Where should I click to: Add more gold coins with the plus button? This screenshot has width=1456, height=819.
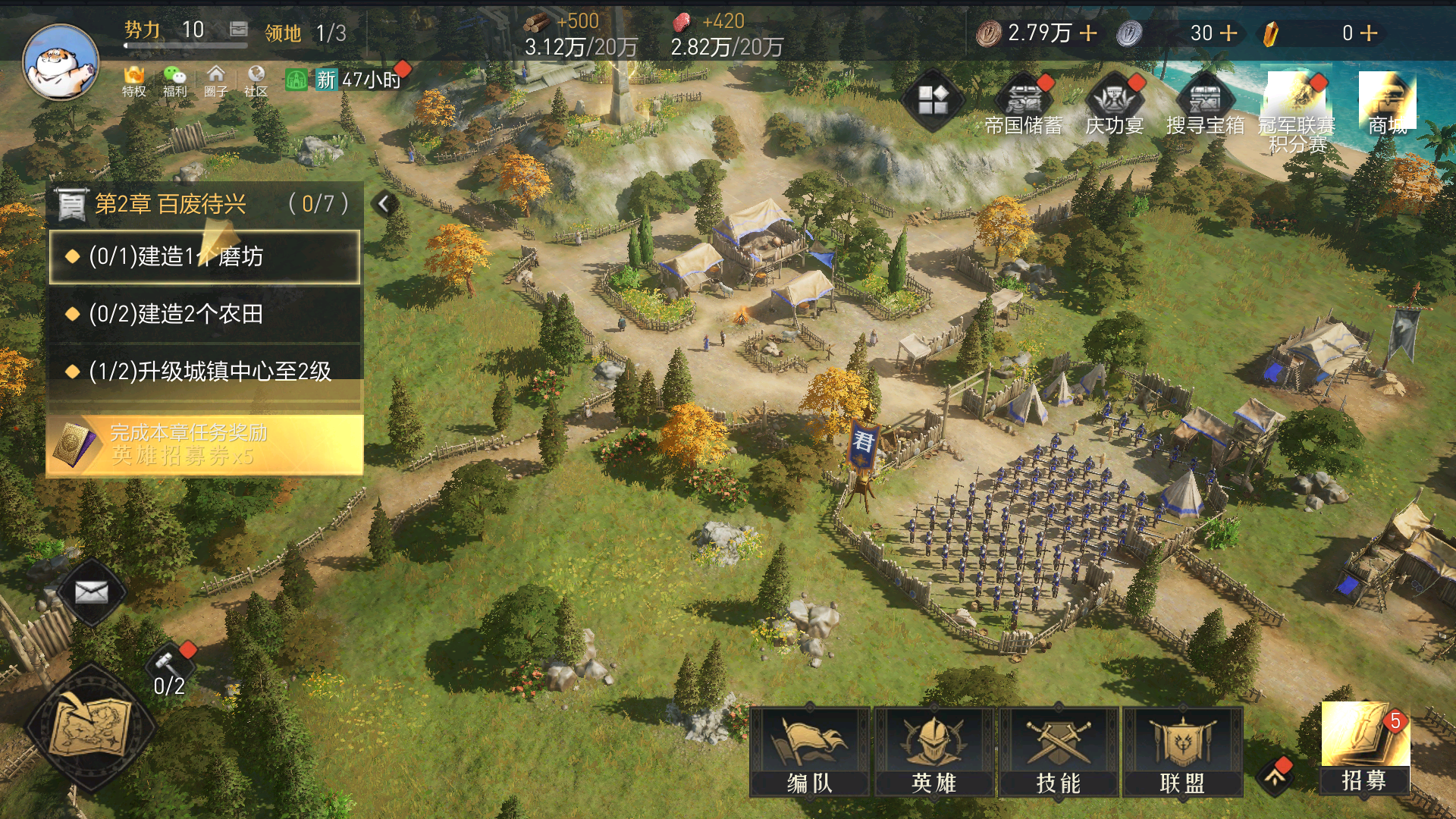tap(1088, 33)
